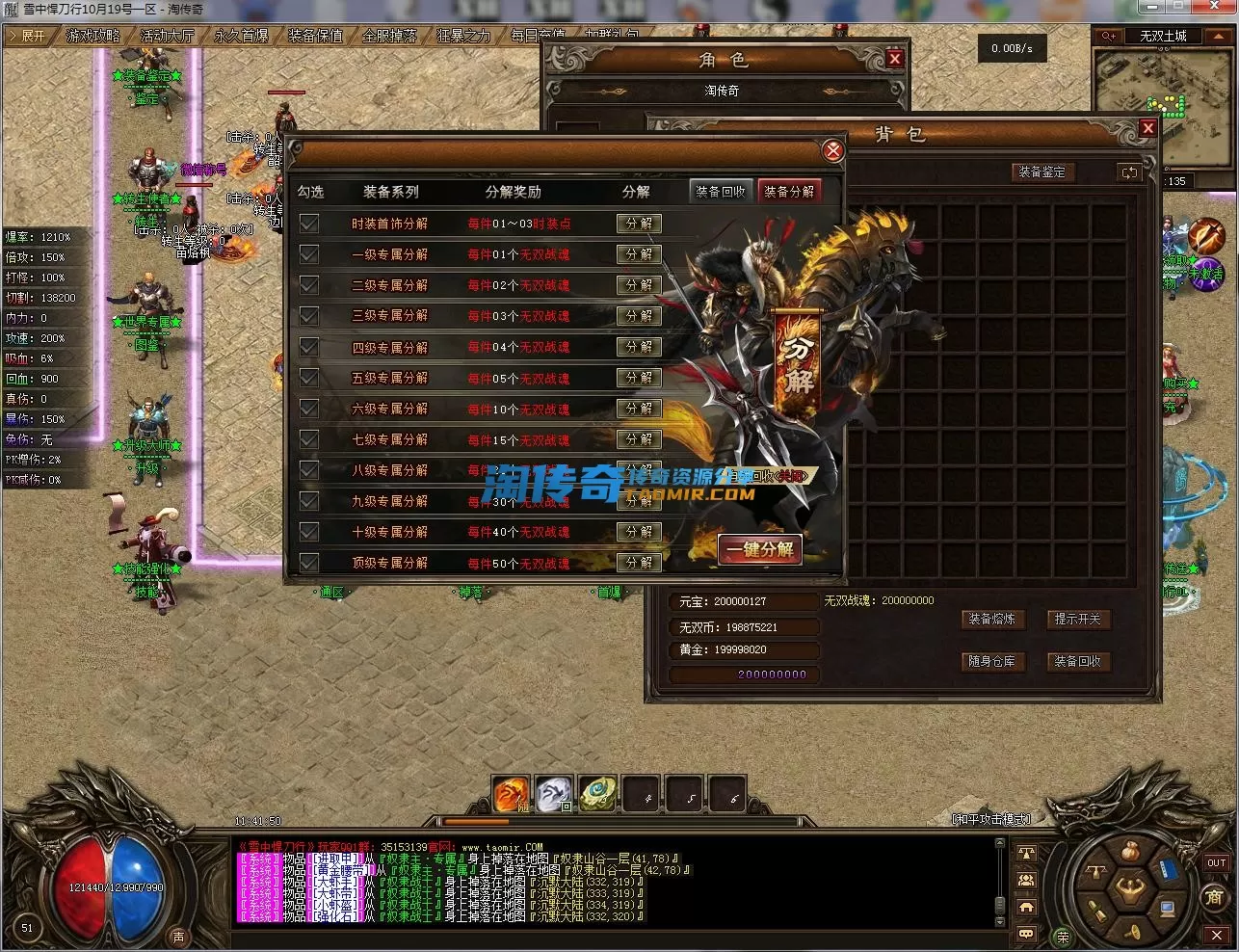Click the 一键分解 button
Viewport: 1239px width, 952px height.
pos(760,549)
